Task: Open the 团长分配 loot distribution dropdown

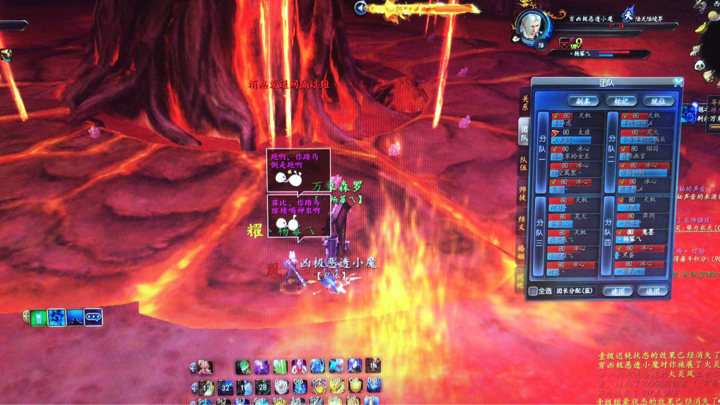Action: click(x=575, y=291)
